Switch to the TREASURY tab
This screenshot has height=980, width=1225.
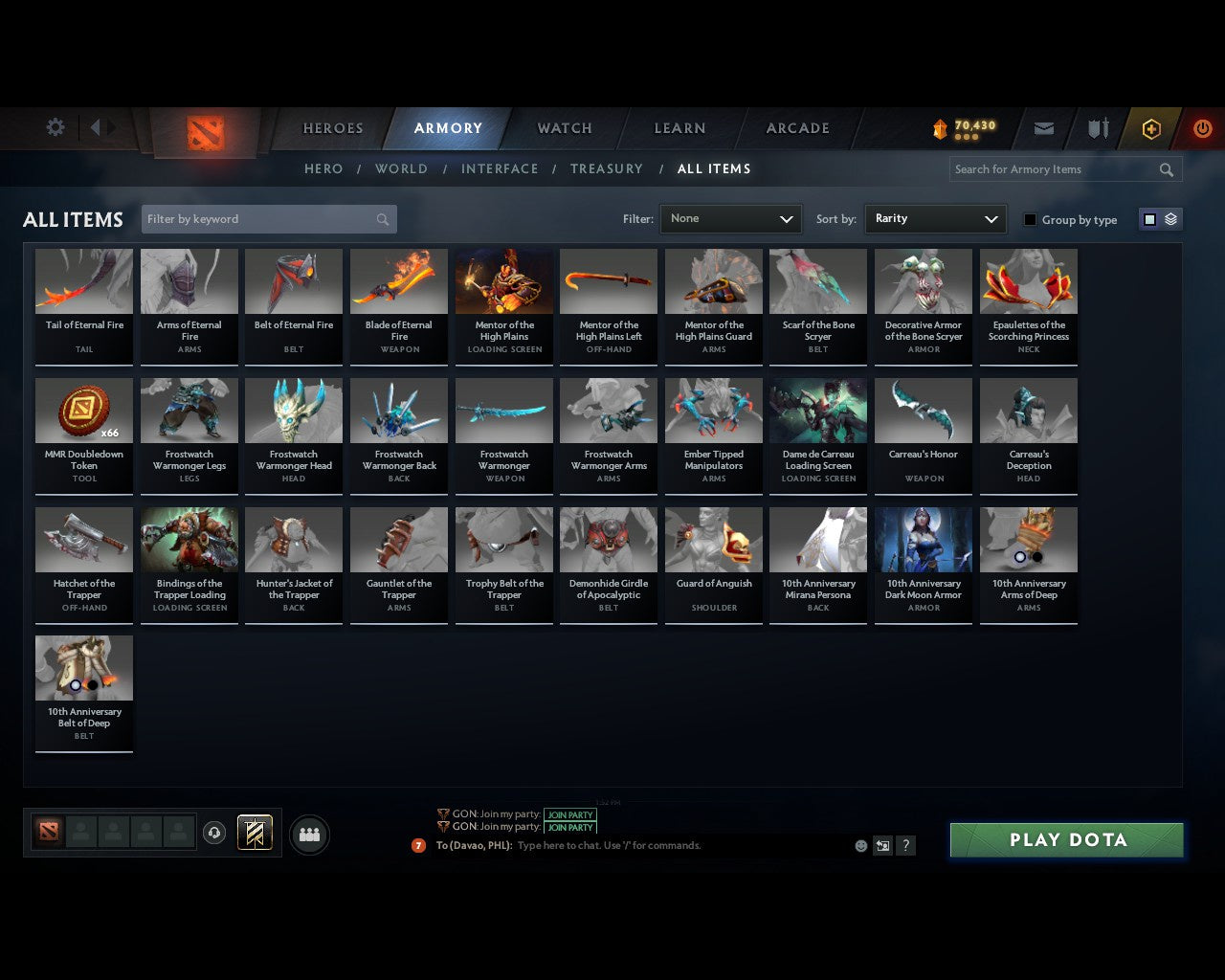[x=607, y=168]
